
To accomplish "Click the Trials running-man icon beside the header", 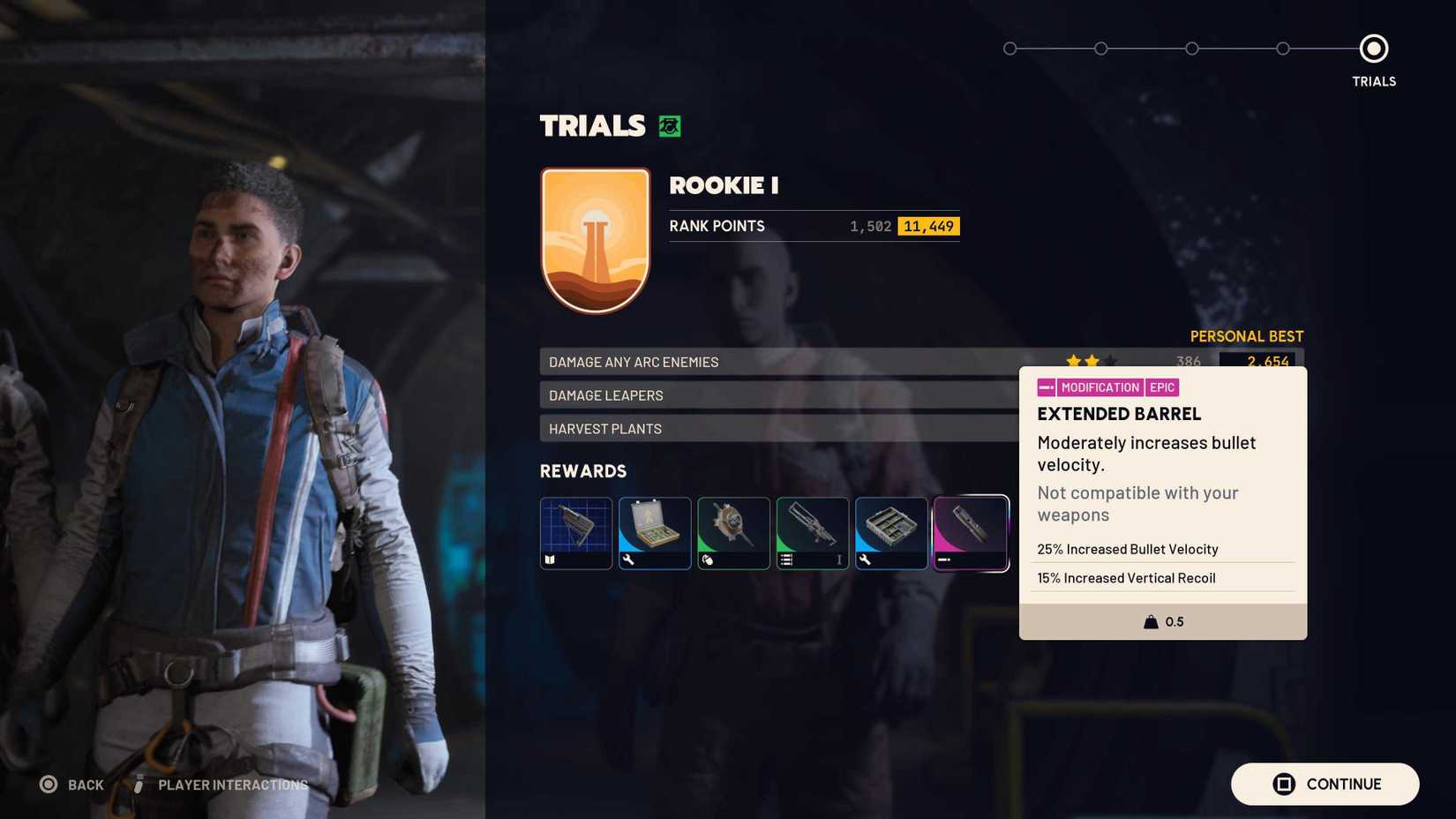I will coord(668,125).
